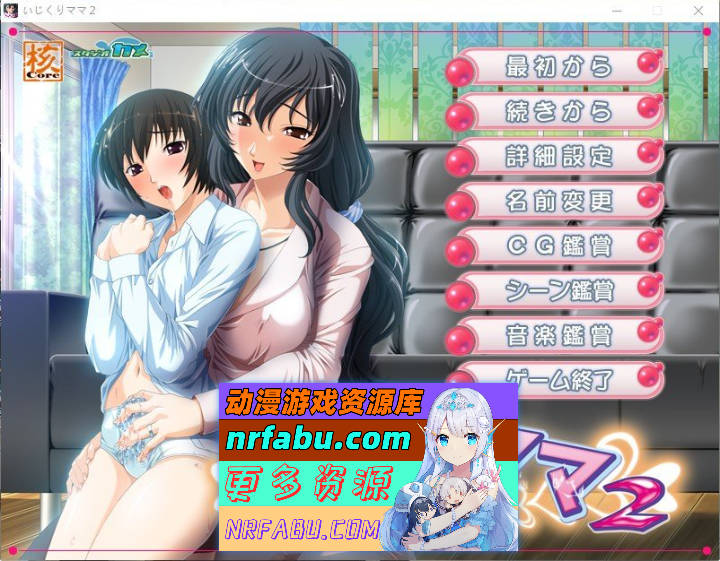This screenshot has height=561, width=720.
Task: Quit with the ゲーム終了 button
Action: 558,378
